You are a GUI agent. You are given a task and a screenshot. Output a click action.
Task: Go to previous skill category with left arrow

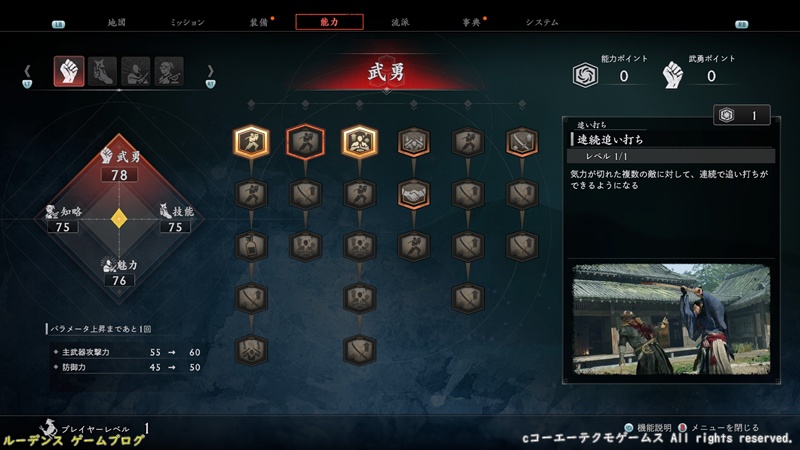(x=28, y=71)
